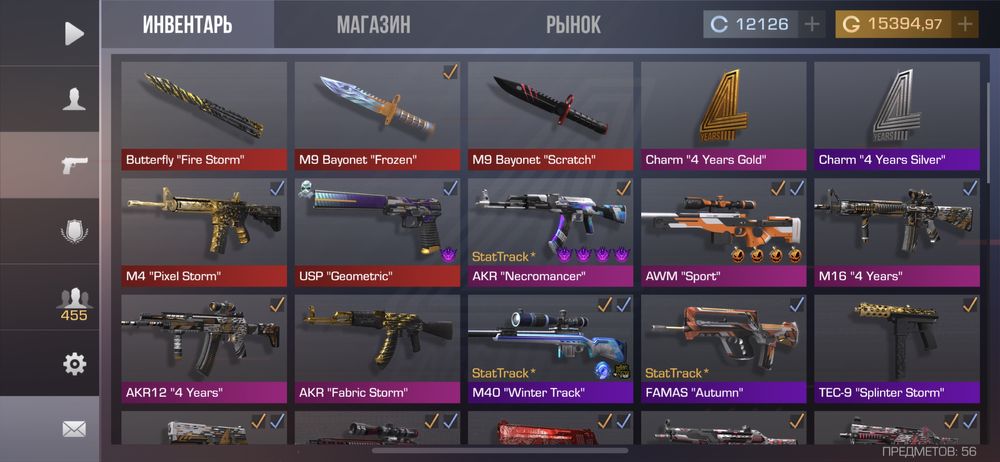
Task: Select the AWM "Sport" sniper rifle
Action: tap(723, 232)
